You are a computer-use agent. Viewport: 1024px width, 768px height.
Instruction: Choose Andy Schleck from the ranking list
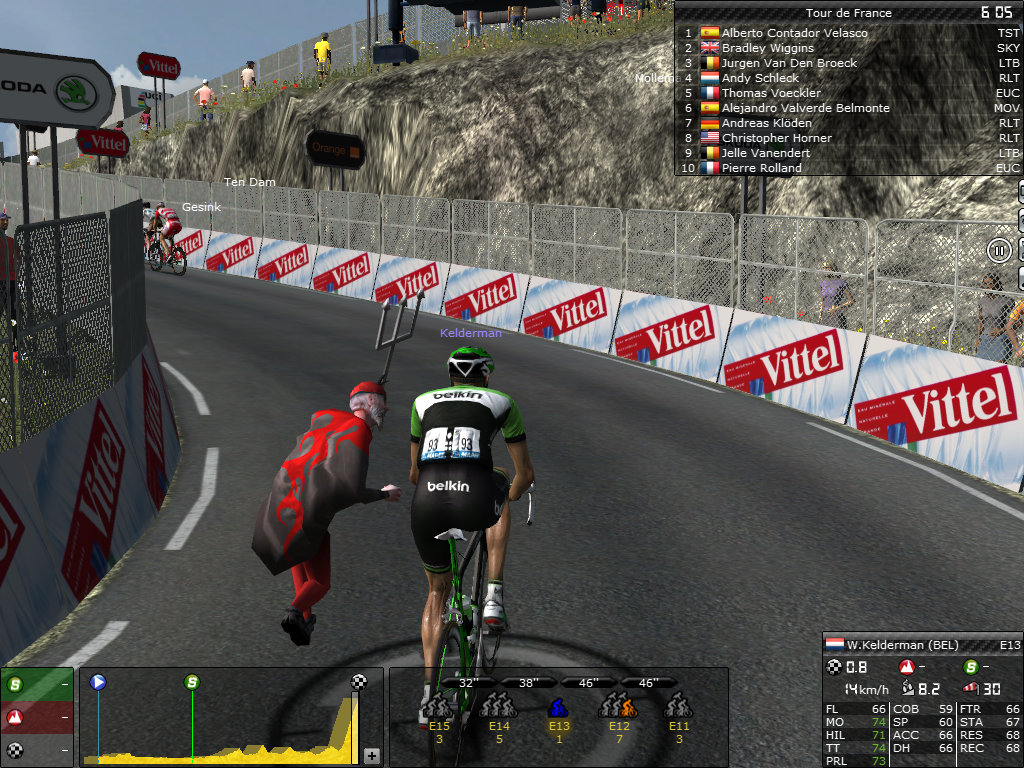point(760,78)
